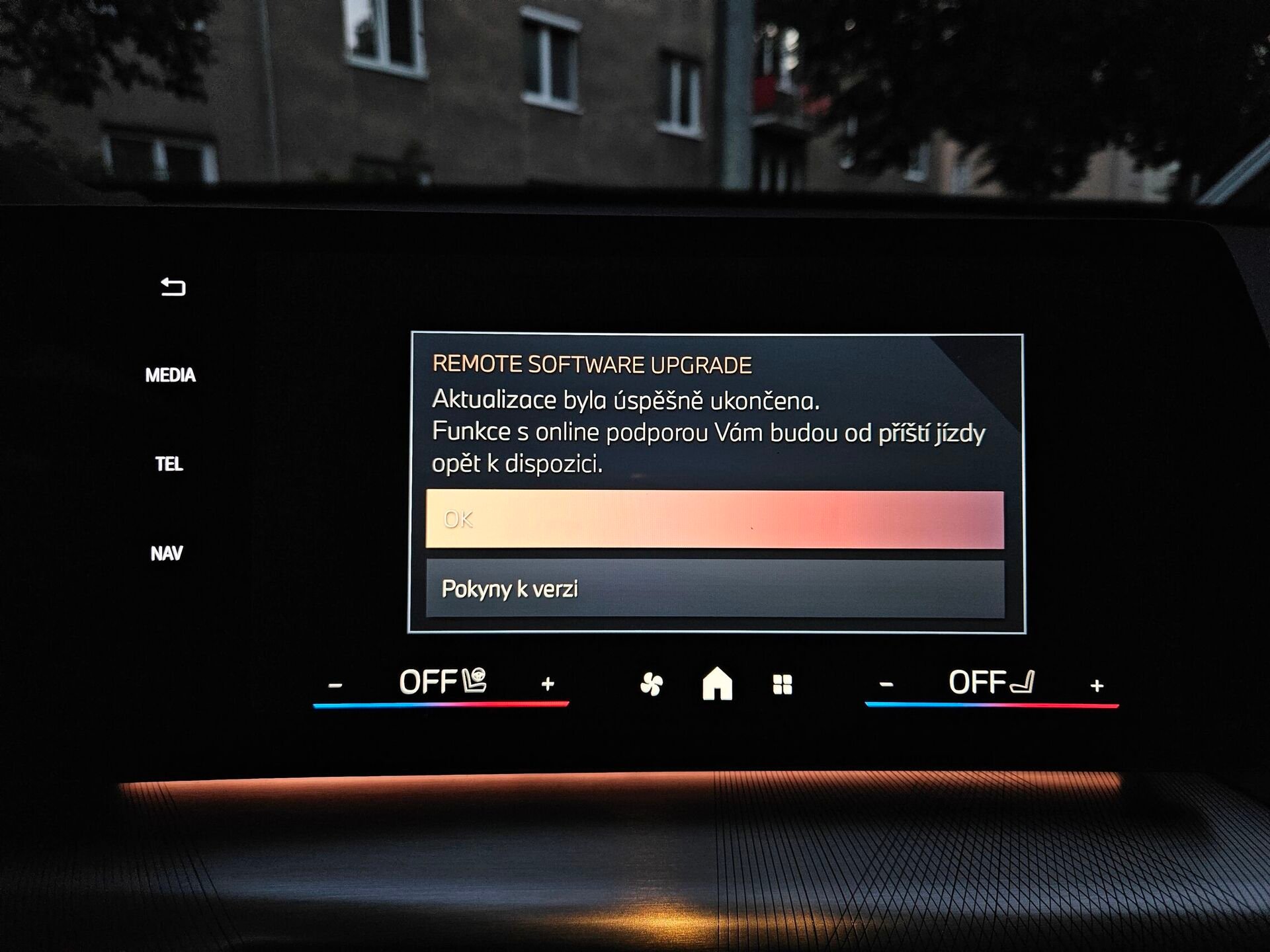
Task: Open the climate fan menu
Action: [652, 684]
